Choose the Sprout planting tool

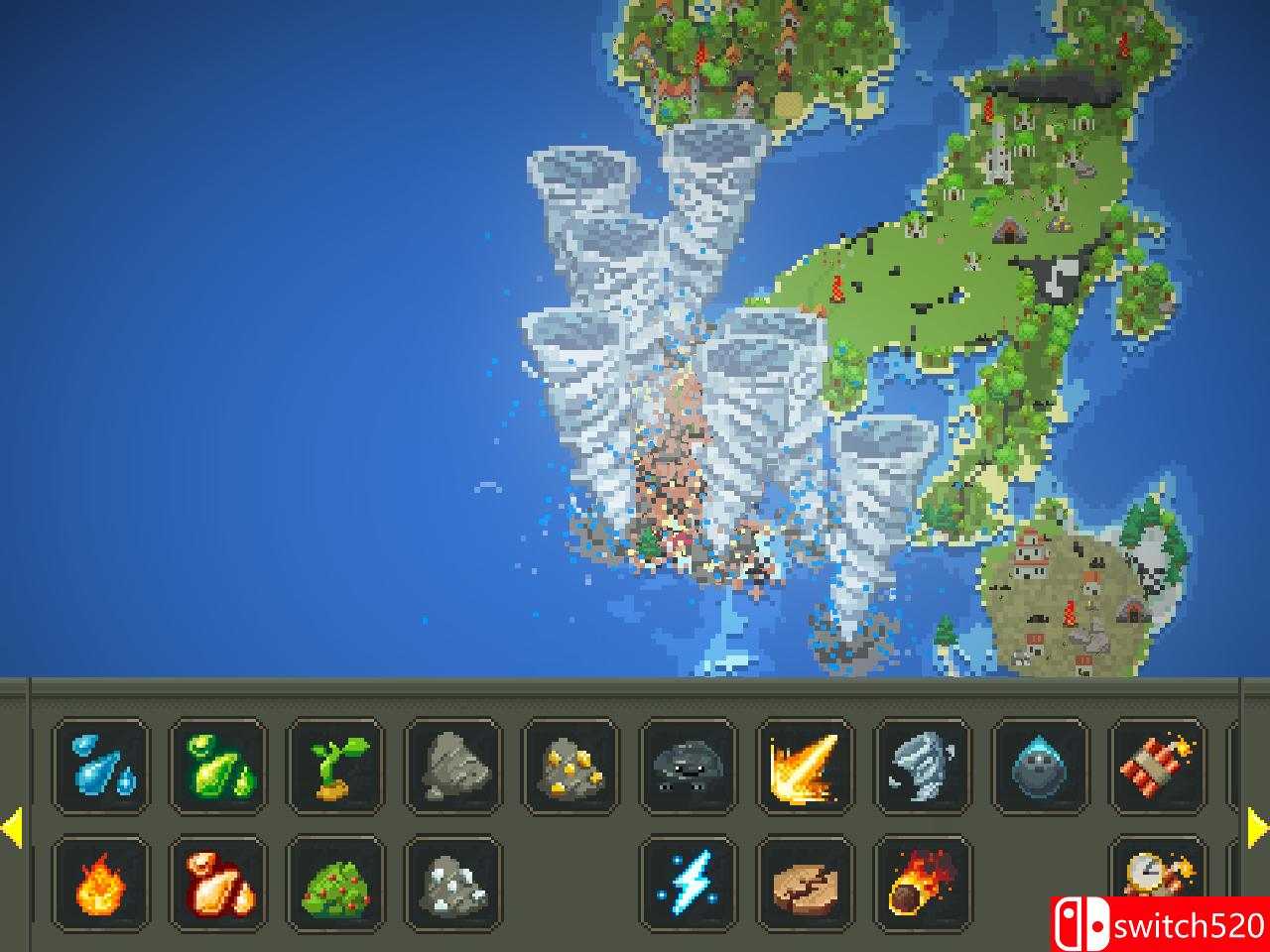(x=334, y=766)
